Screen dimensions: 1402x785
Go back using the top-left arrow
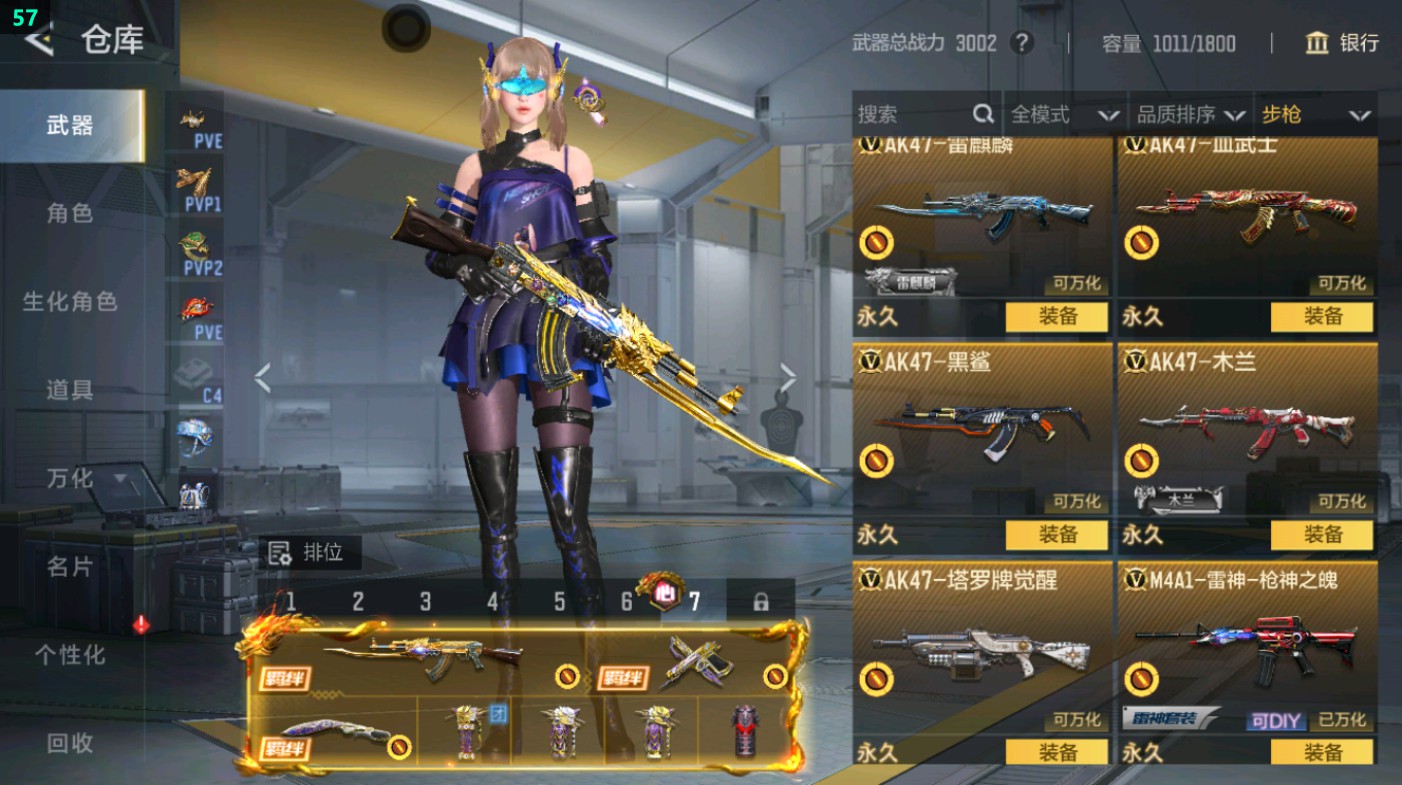coord(38,40)
